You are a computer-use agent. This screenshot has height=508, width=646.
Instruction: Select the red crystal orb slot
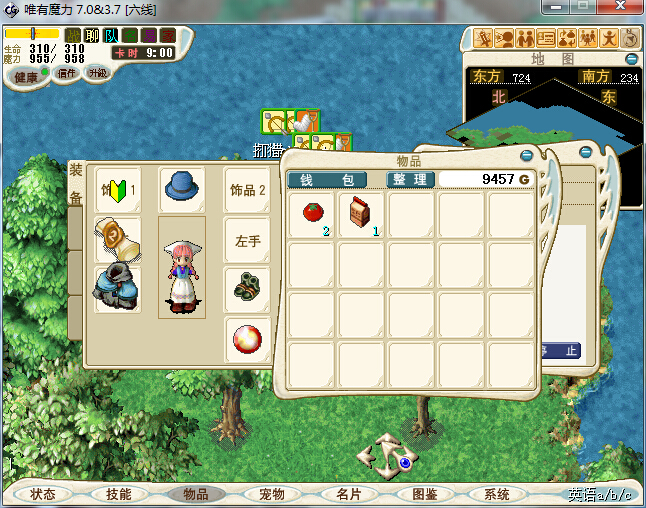246,338
